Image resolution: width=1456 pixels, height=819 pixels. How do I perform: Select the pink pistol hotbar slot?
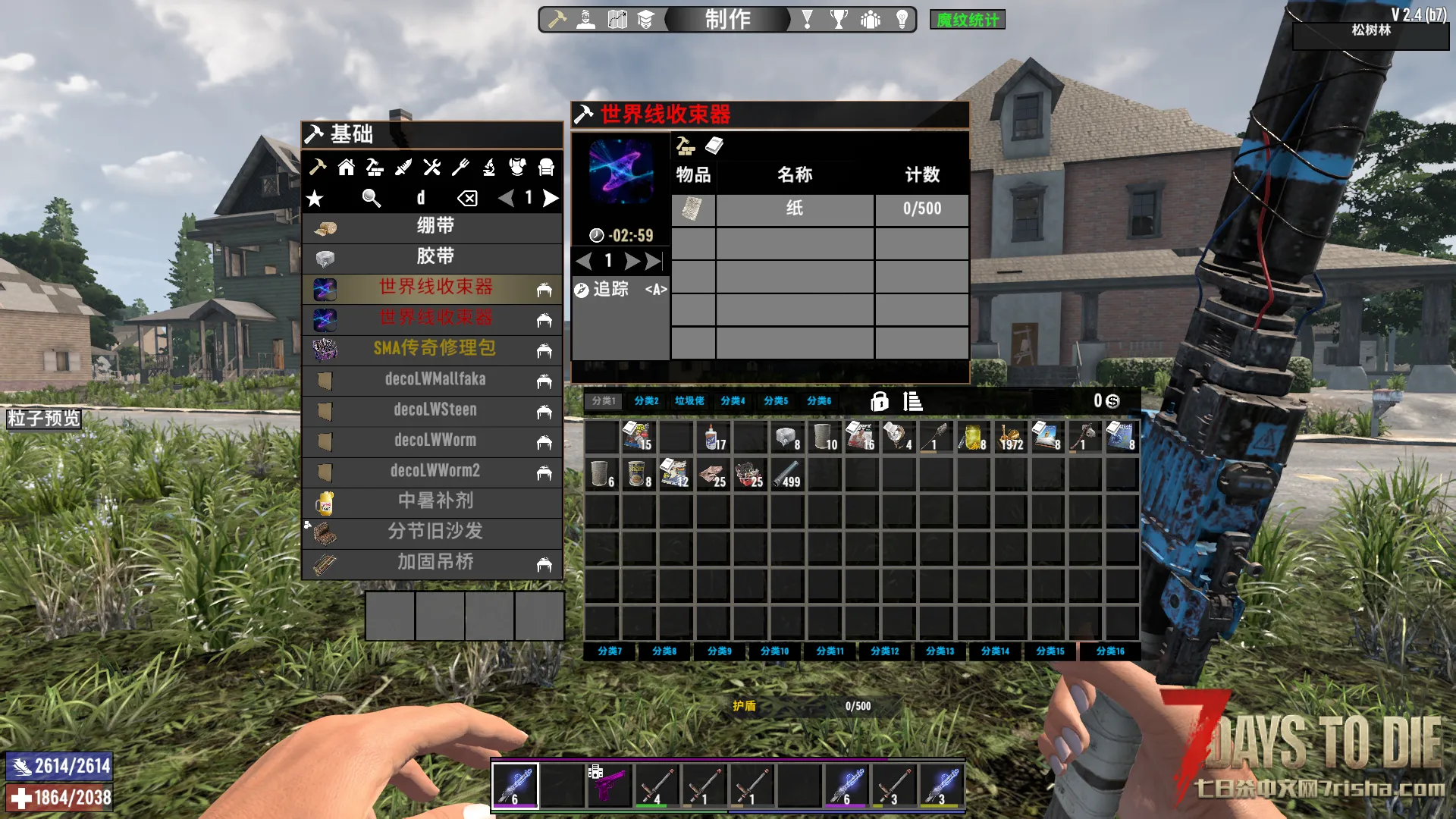point(609,784)
